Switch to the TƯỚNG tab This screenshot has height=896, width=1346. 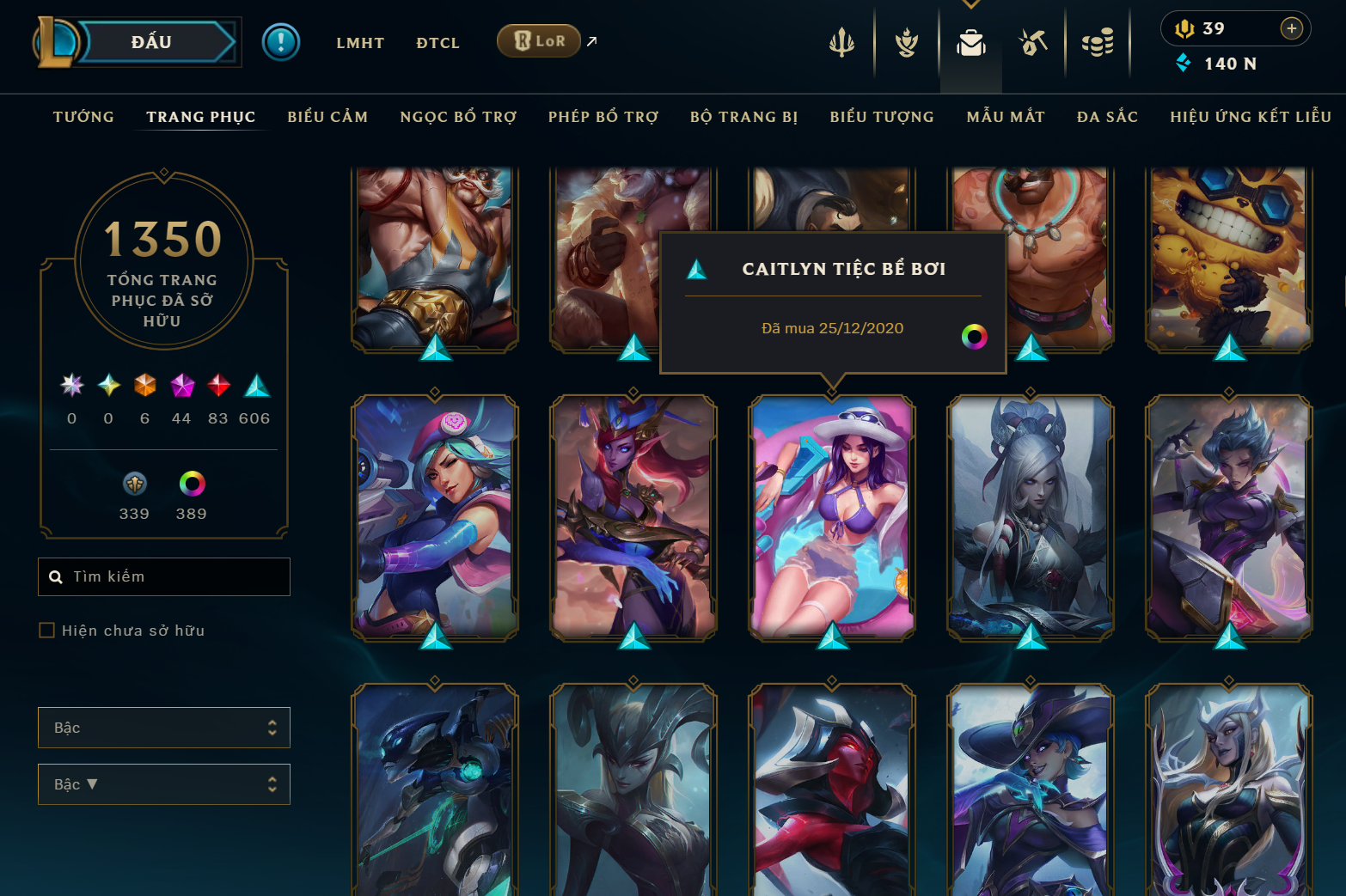click(83, 117)
